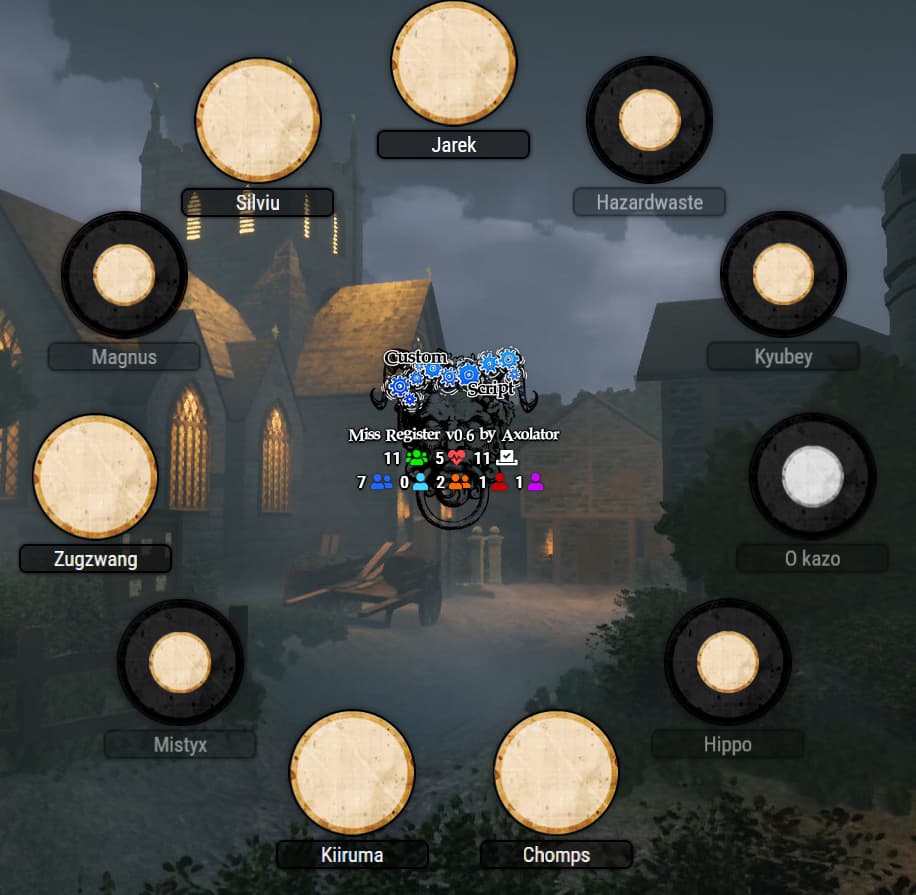Open the Zugzwang name label
916x895 pixels.
[x=96, y=559]
